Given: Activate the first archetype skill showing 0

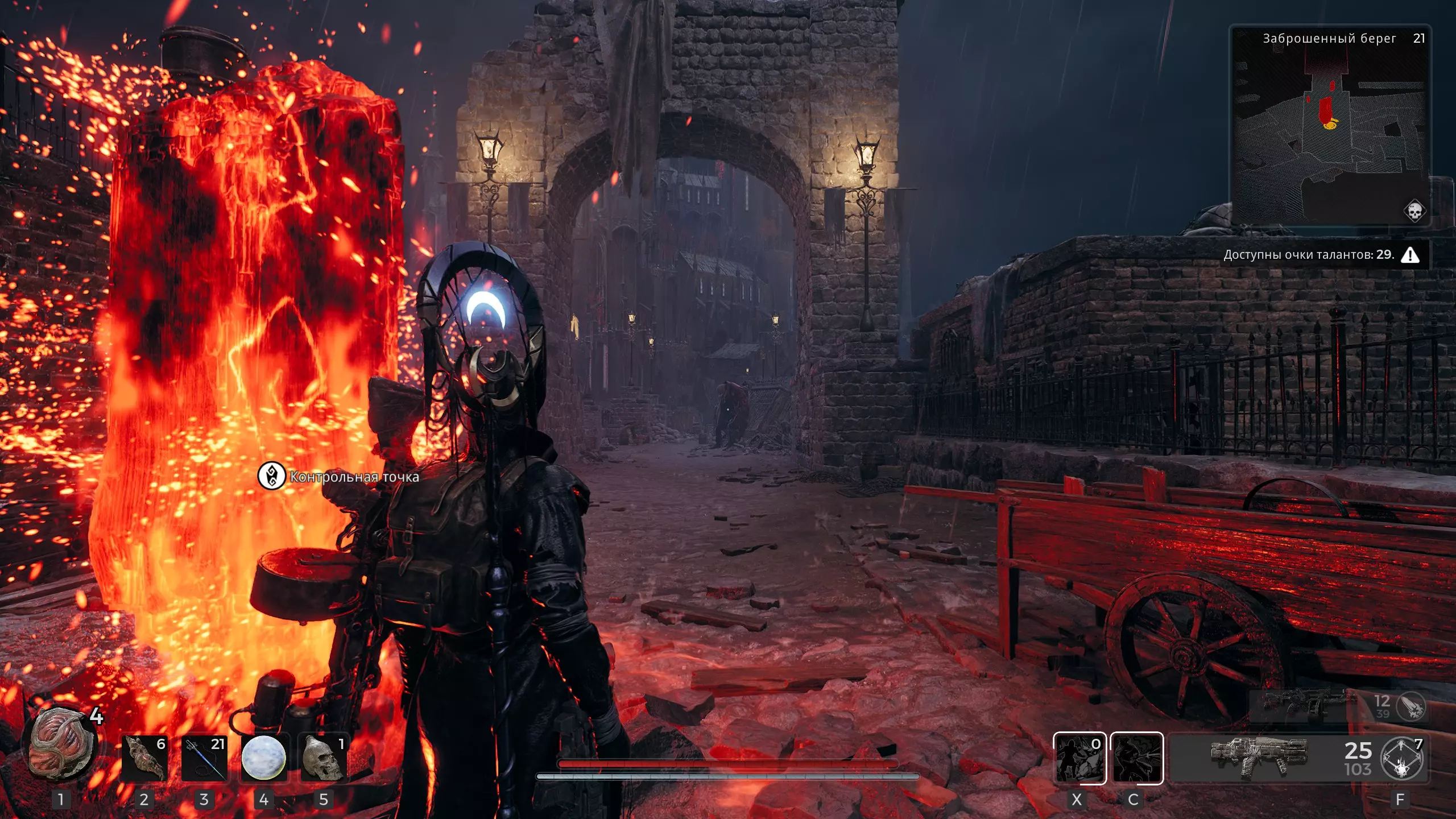Looking at the screenshot, I should [1079, 759].
